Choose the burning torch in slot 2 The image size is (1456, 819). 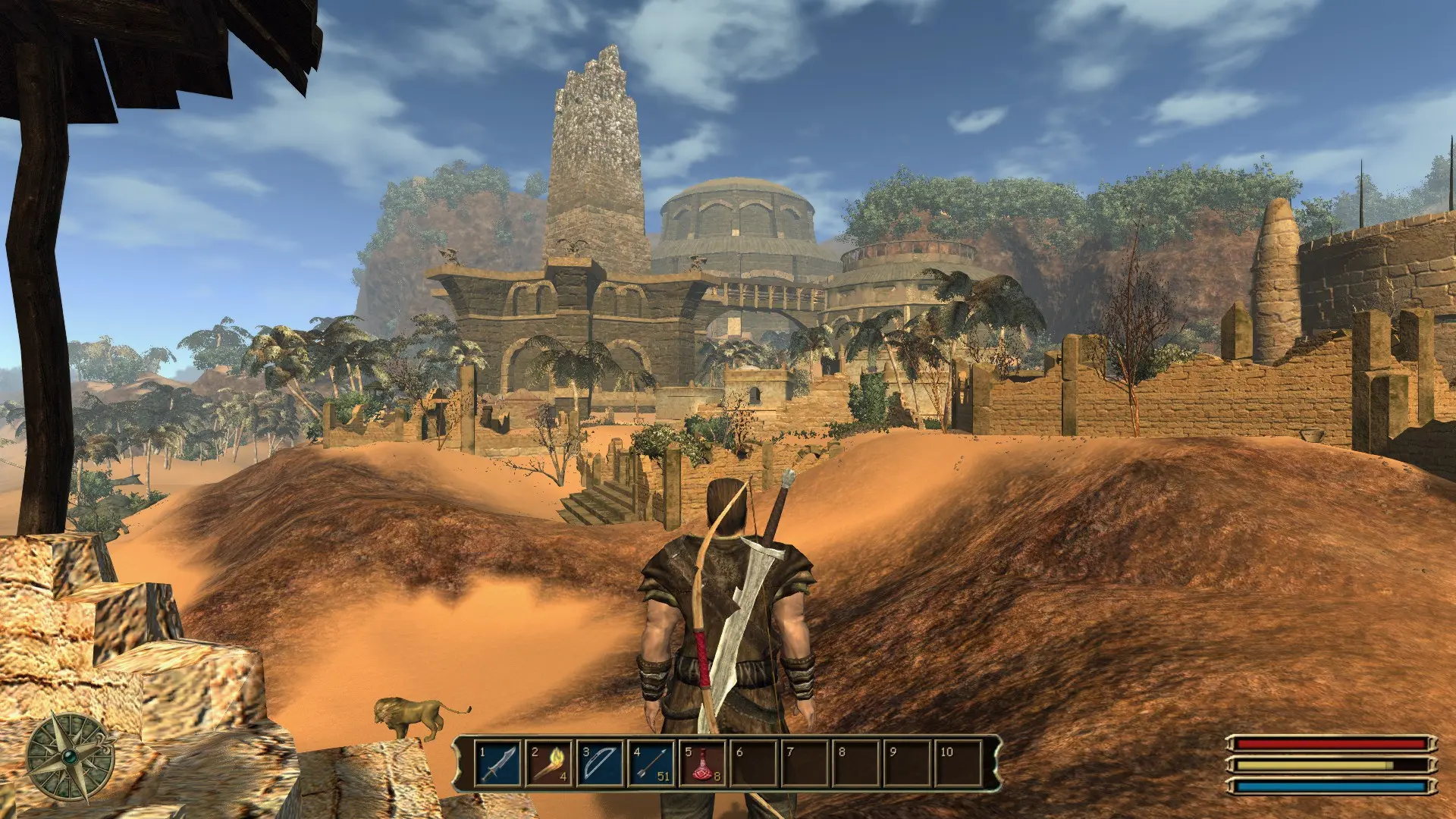coord(549,764)
